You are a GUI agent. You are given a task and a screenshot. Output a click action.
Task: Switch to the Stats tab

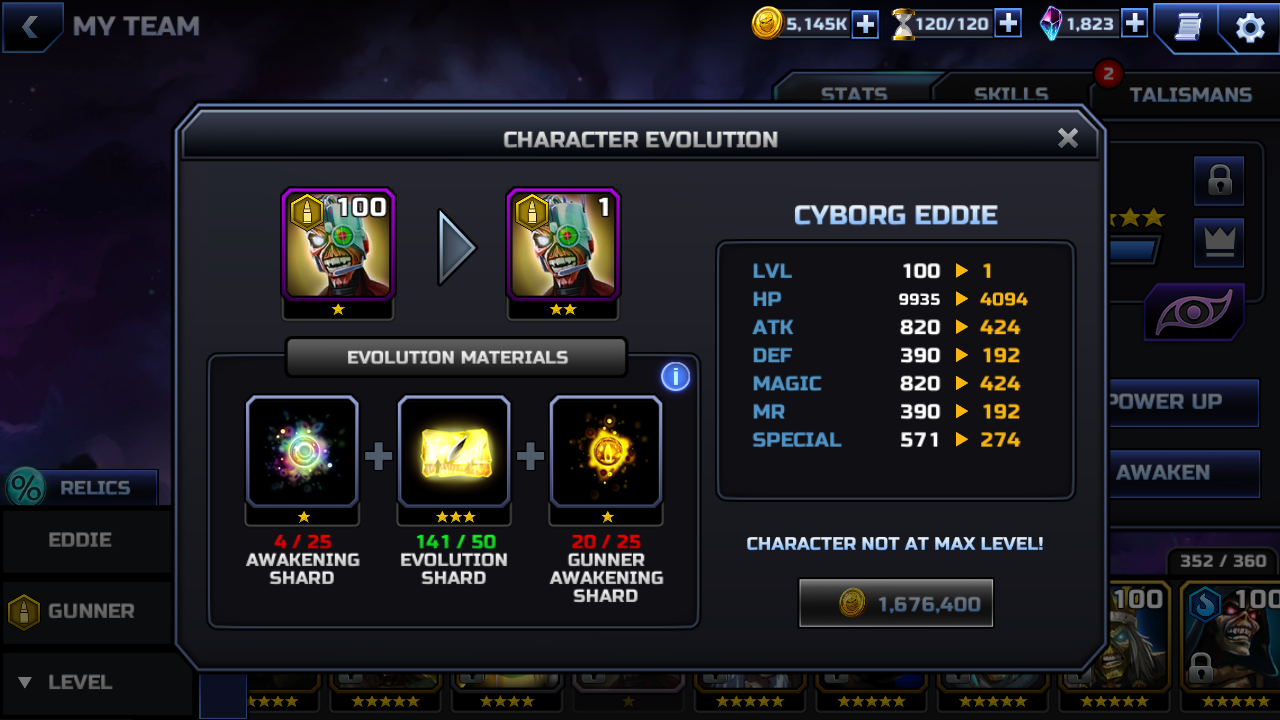pos(853,94)
